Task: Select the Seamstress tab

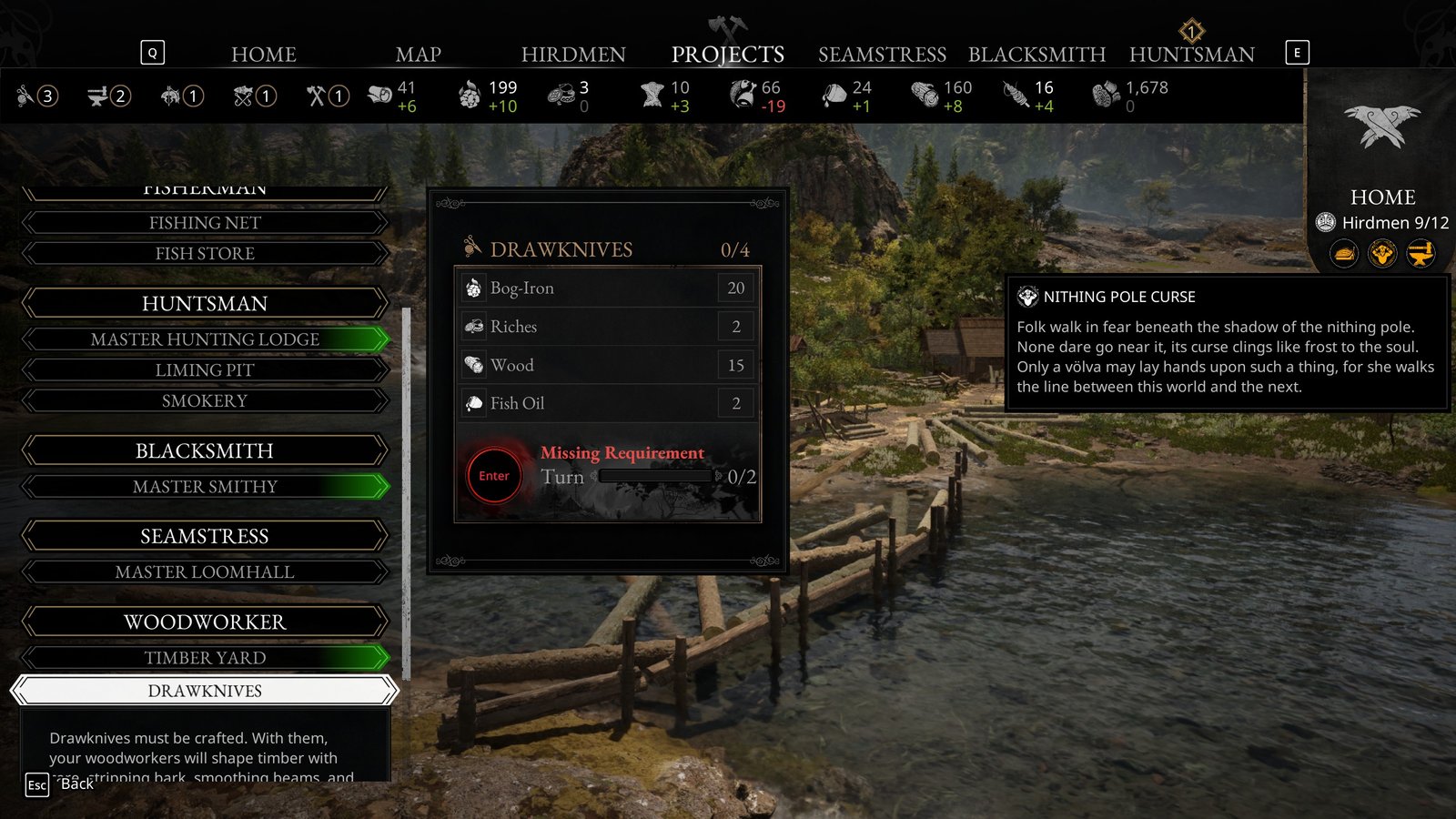Action: (882, 55)
